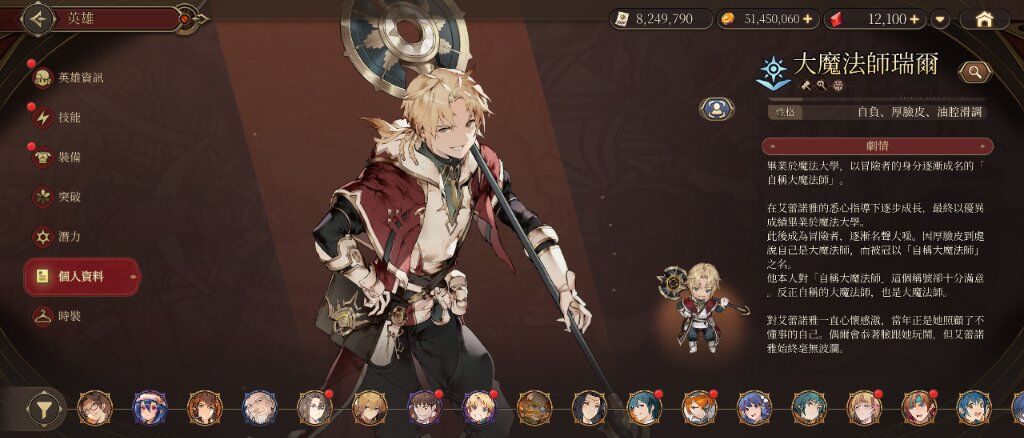This screenshot has height=438, width=1024.
Task: Open the 時裝 costume tab
Action: (x=69, y=315)
